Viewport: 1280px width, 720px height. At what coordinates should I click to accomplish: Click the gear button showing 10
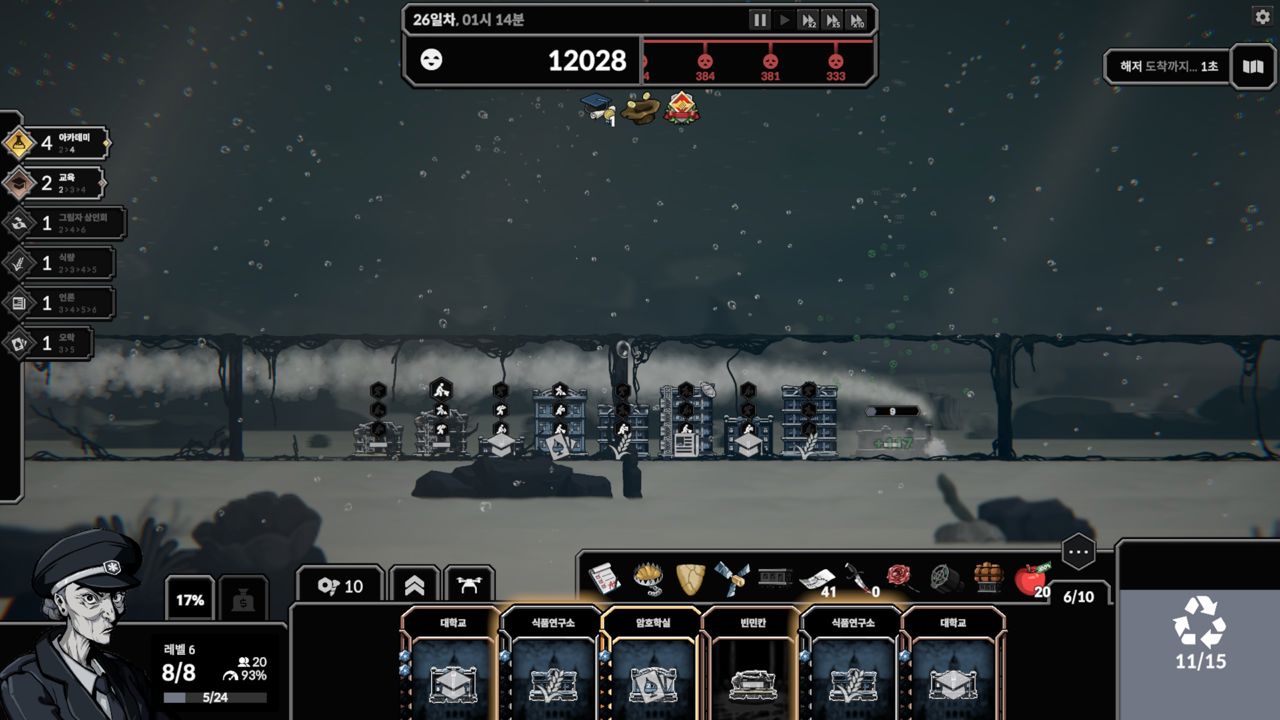339,586
